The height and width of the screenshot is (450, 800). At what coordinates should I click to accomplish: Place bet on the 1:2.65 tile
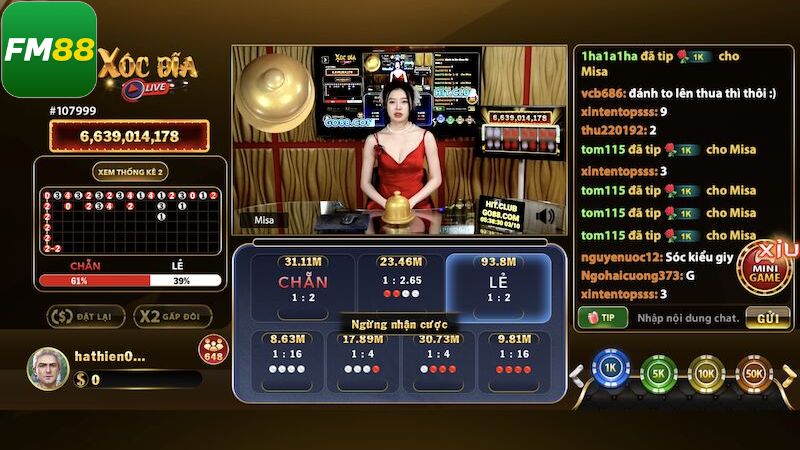click(x=400, y=285)
